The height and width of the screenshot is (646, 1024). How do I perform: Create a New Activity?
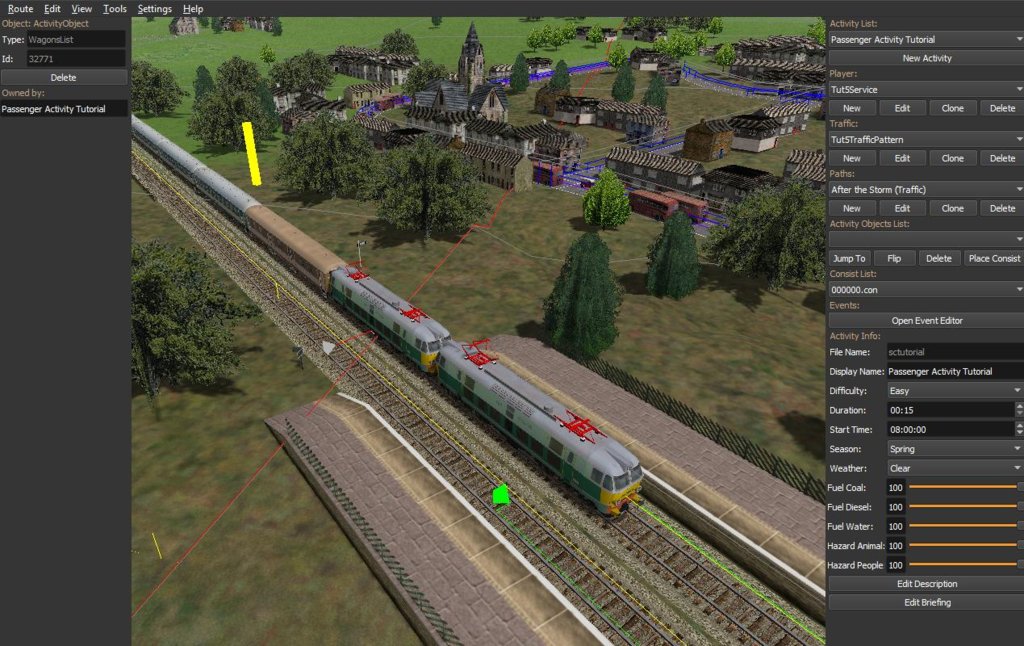926,59
